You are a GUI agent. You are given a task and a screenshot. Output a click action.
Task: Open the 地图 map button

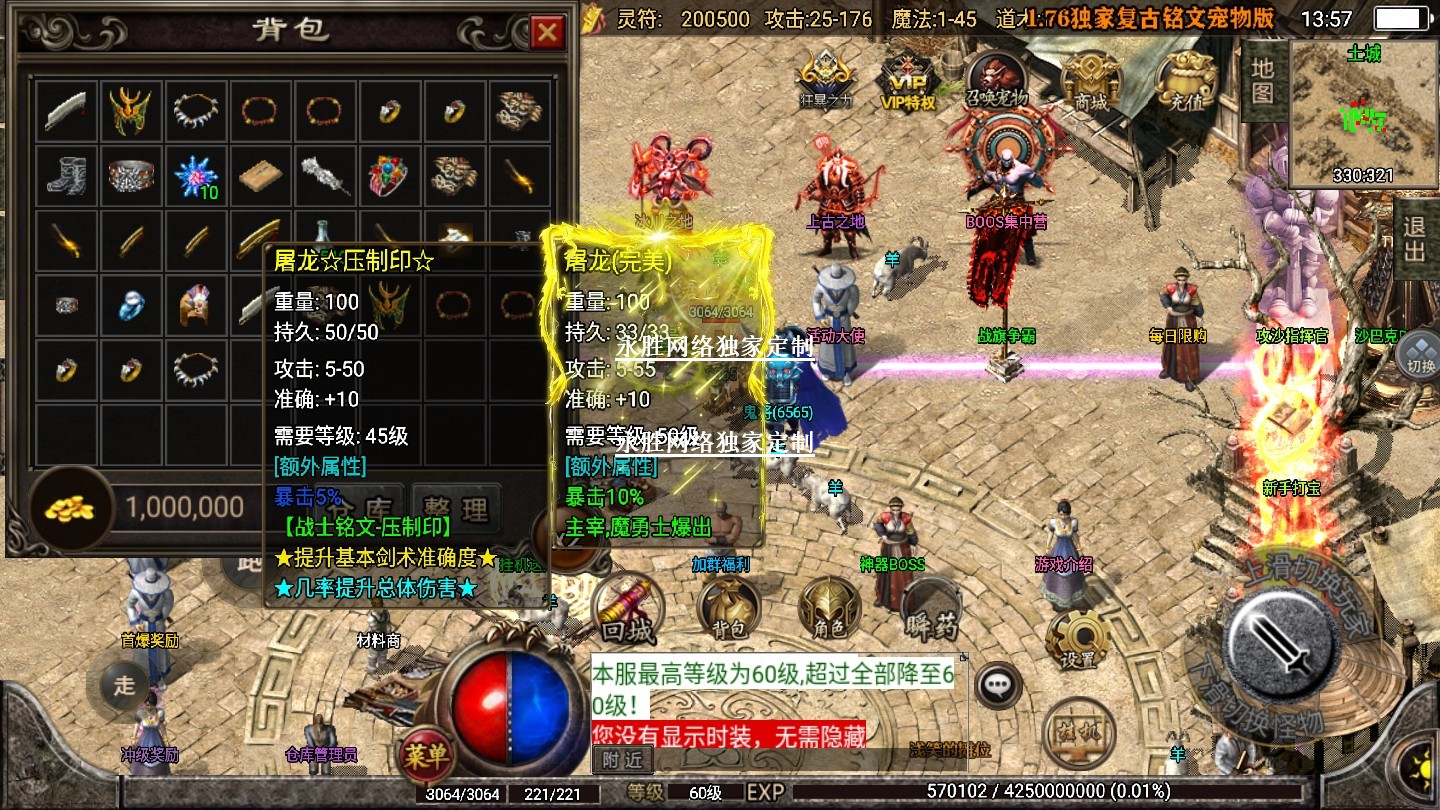pyautogui.click(x=1263, y=80)
